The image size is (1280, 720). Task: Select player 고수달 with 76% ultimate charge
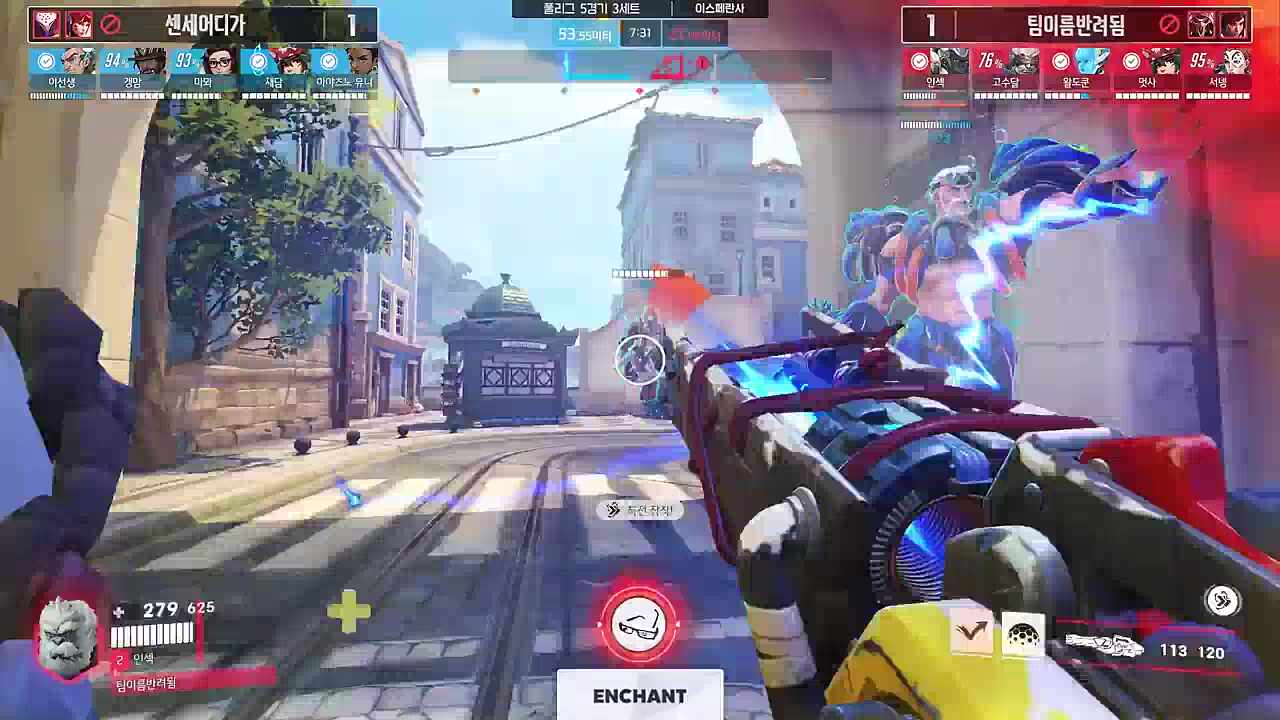click(x=1006, y=71)
